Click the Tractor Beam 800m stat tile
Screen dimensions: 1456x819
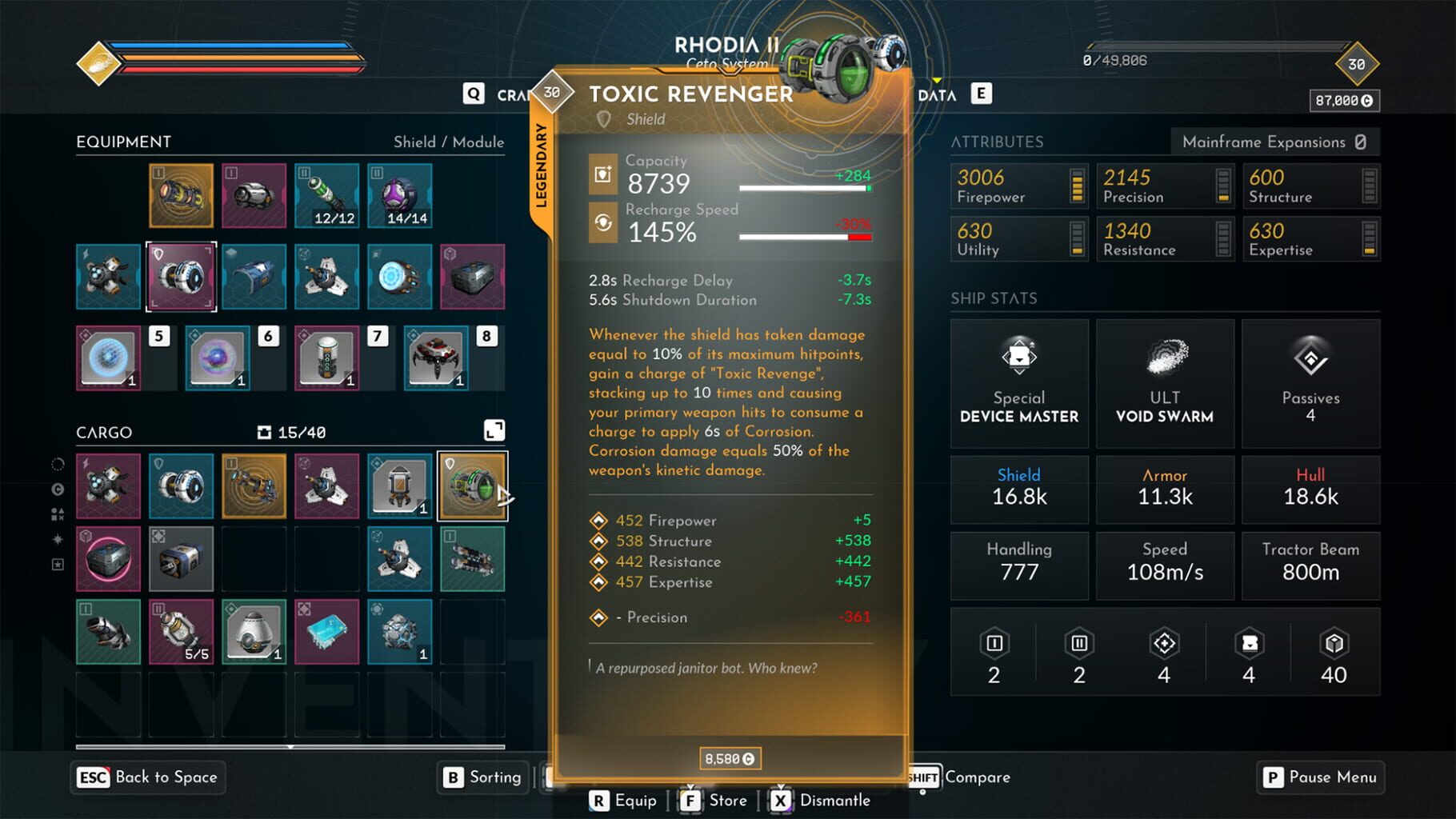(x=1310, y=565)
